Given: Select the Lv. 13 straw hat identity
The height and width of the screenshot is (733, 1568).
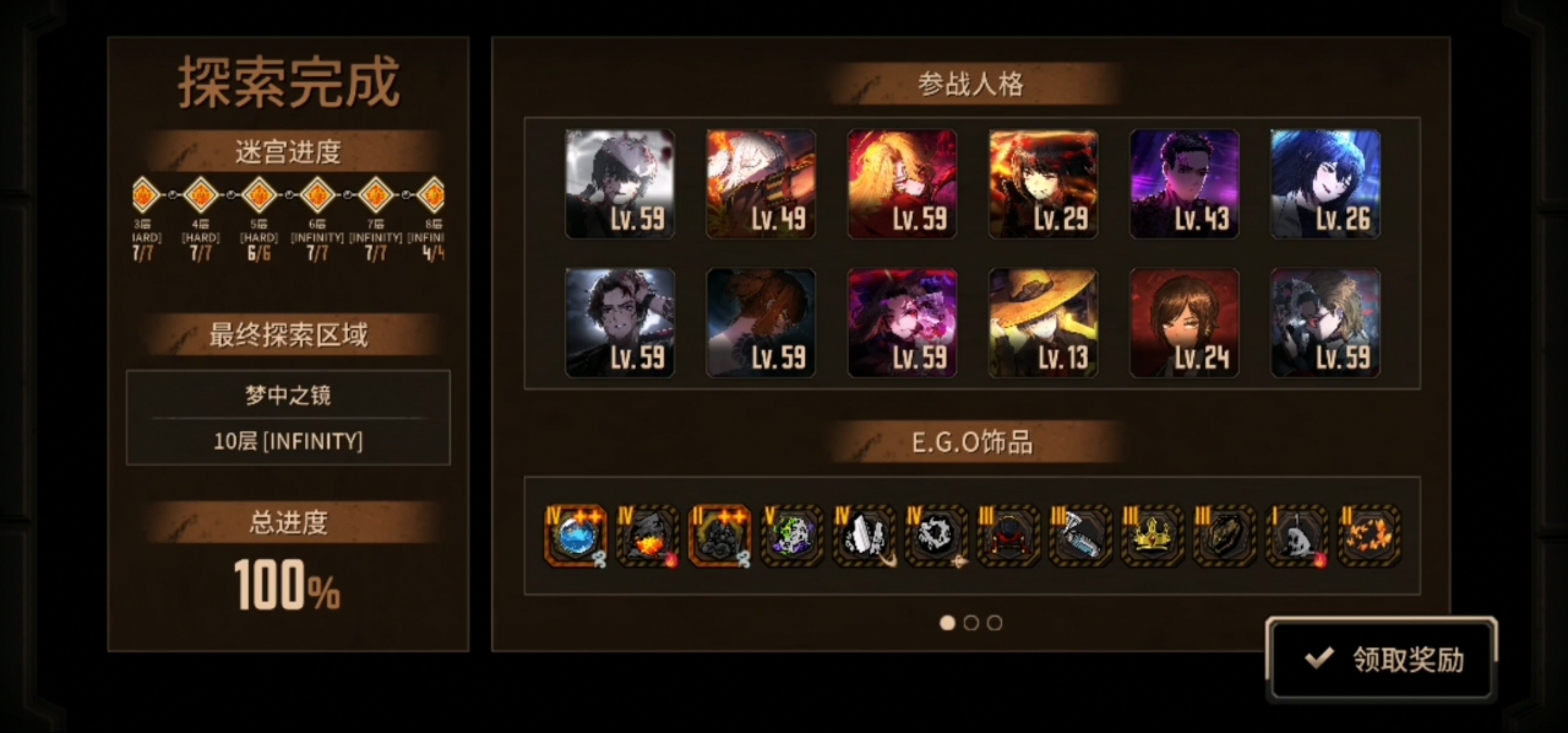Looking at the screenshot, I should tap(1043, 322).
